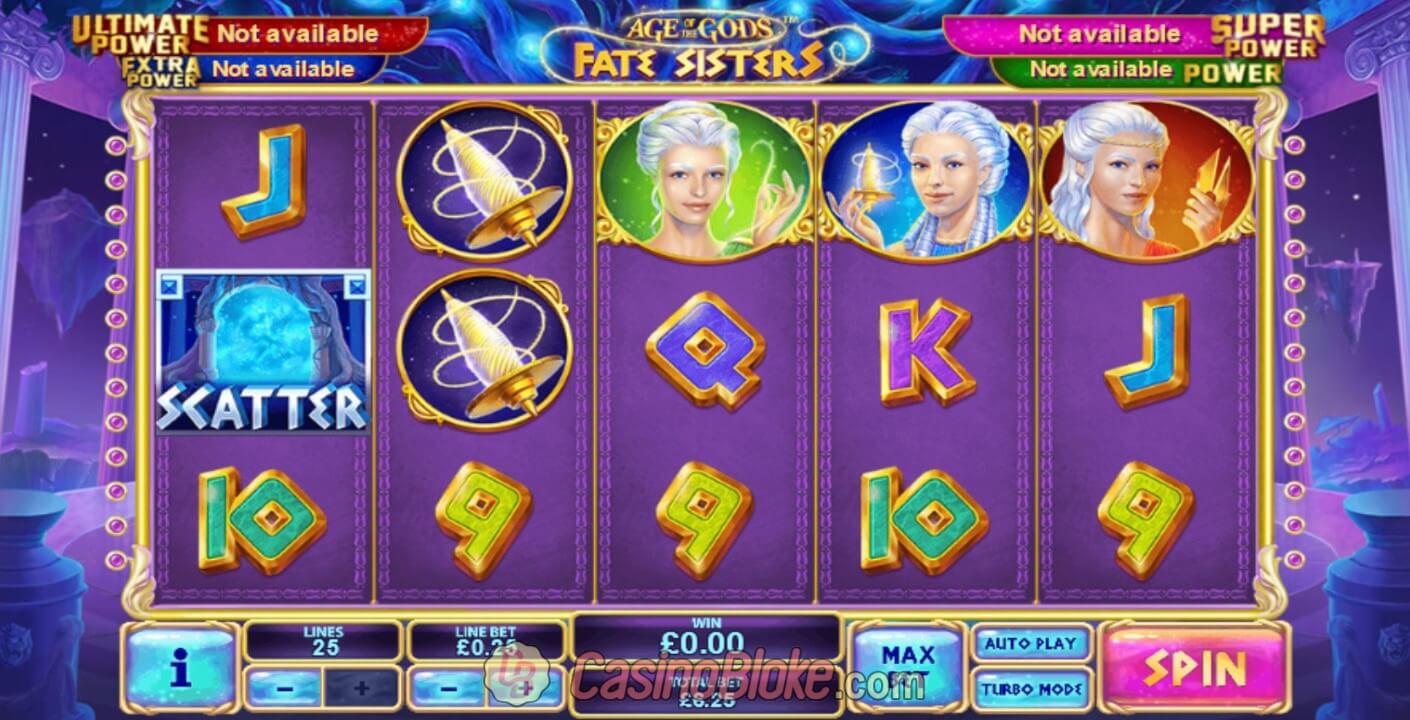Decrease the number of lines

285,688
